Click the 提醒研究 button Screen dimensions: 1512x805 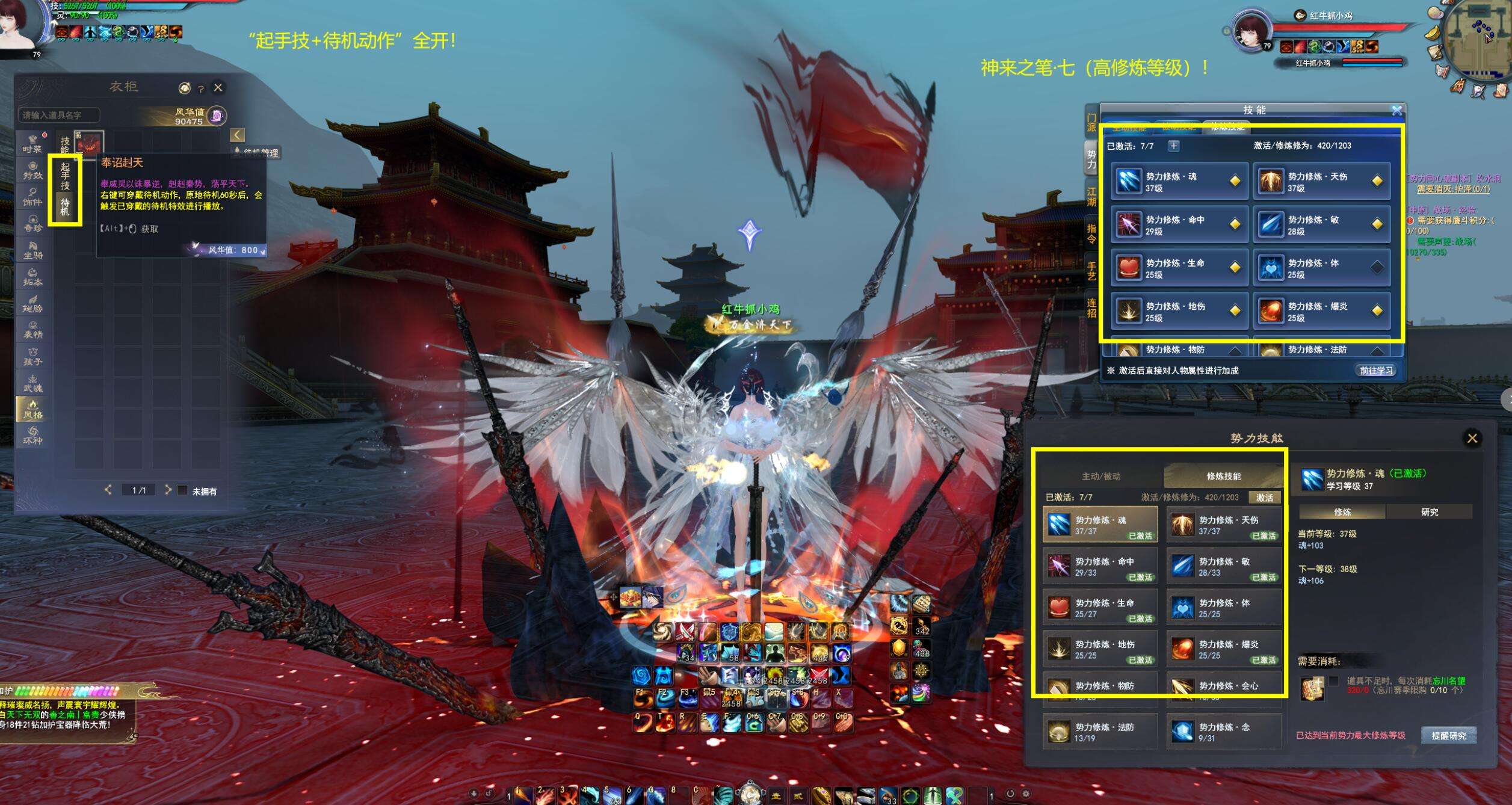(1448, 736)
